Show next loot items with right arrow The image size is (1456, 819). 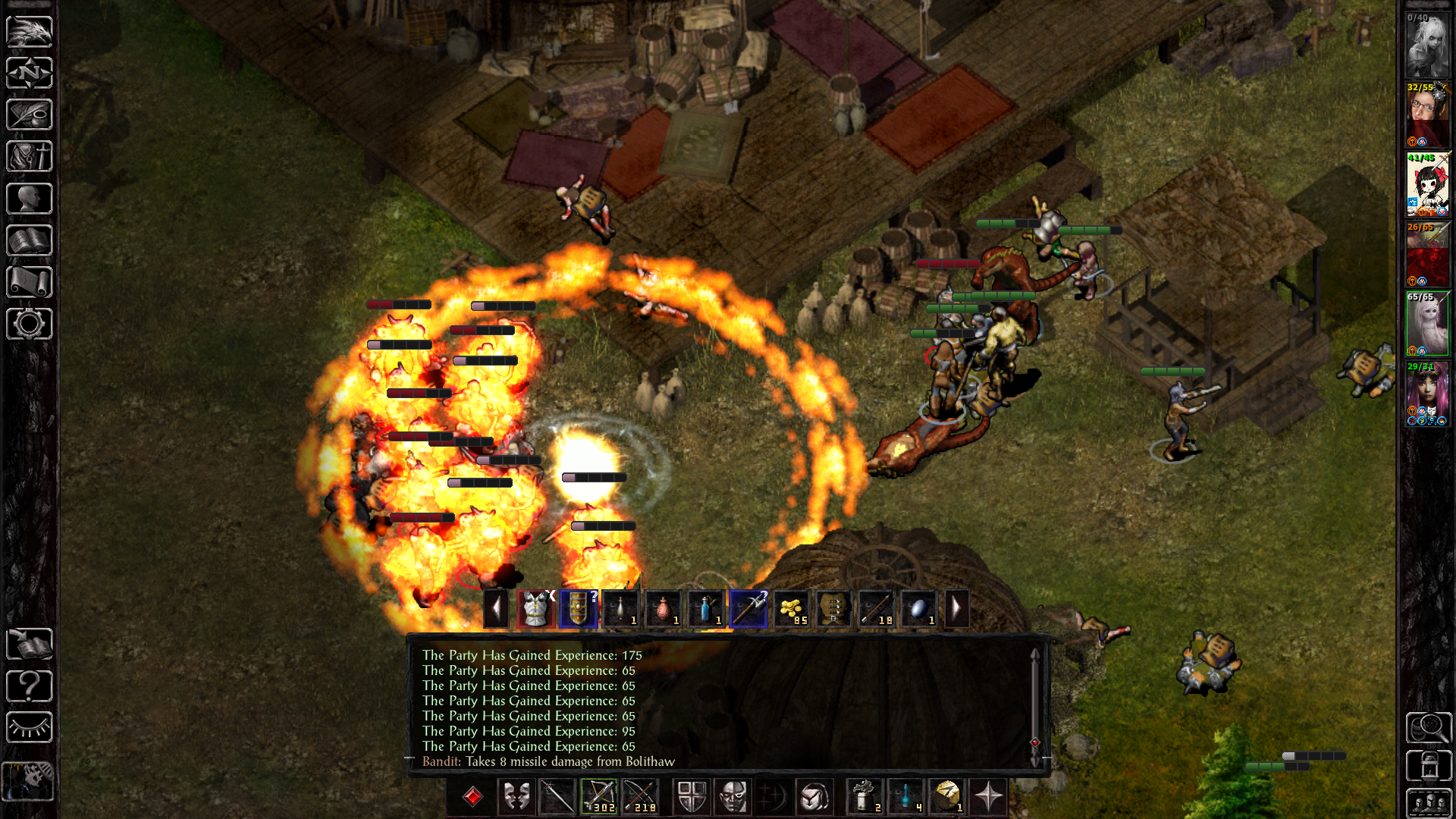tap(956, 609)
